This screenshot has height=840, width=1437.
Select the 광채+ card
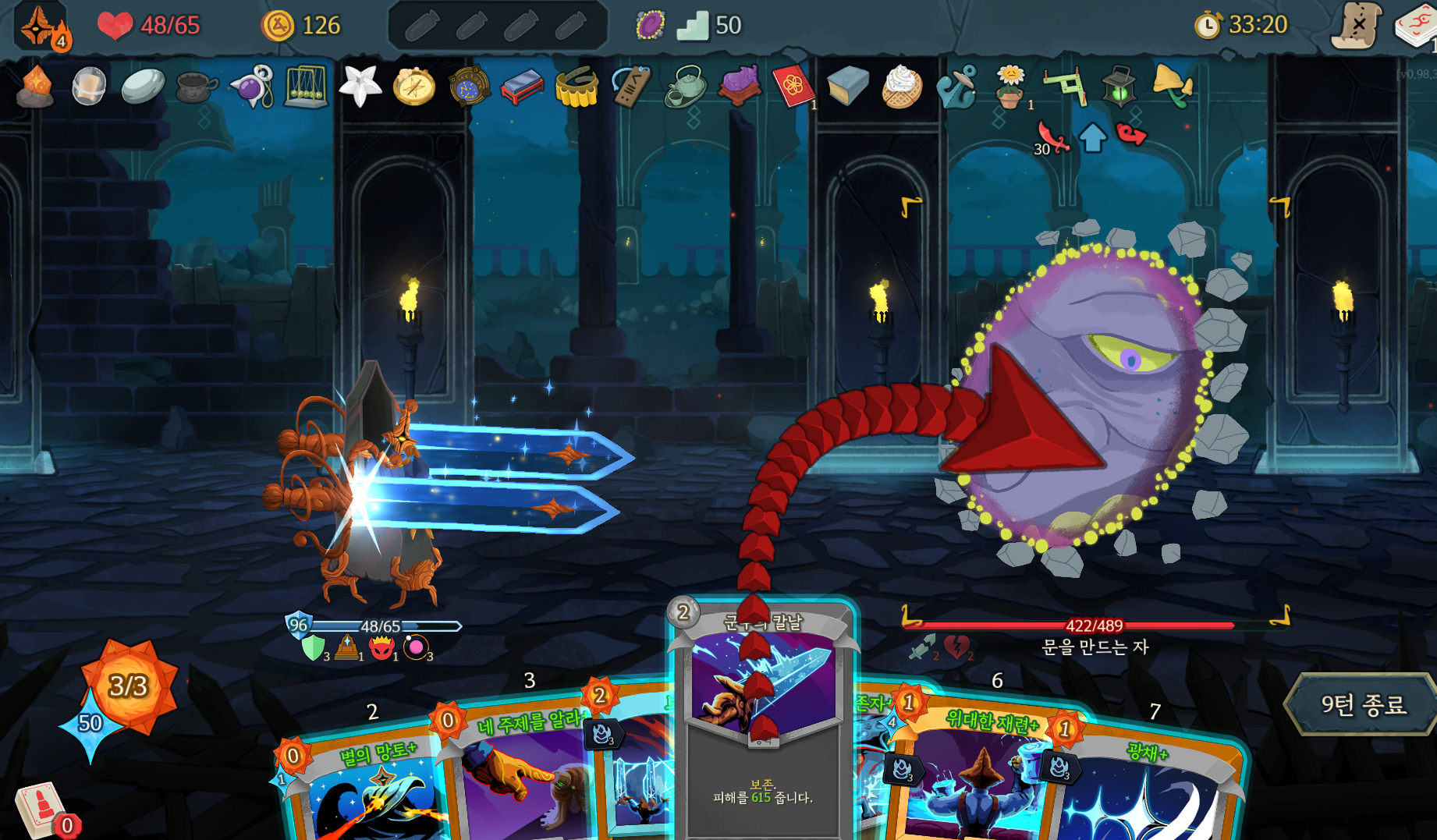pos(1147,788)
